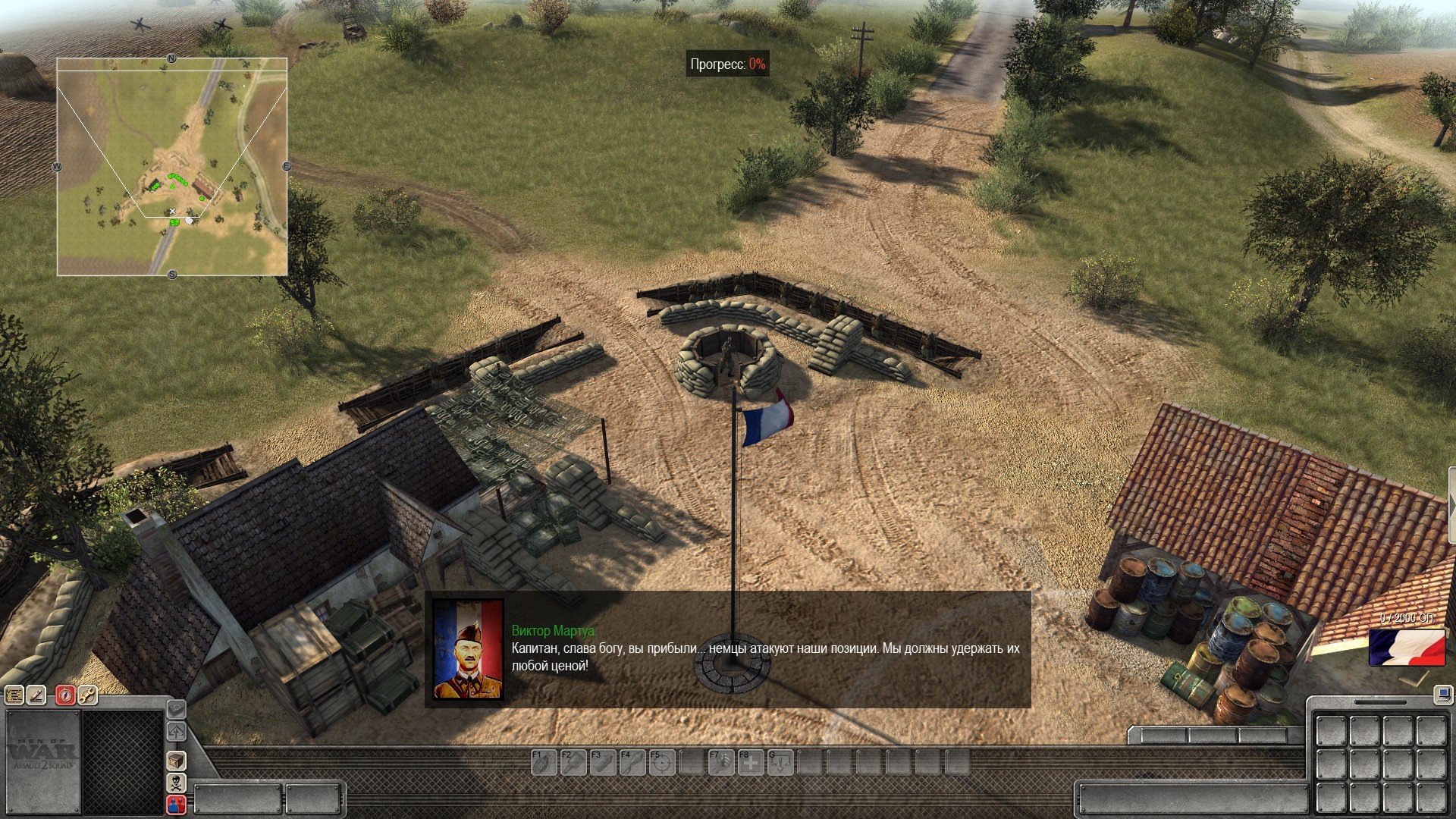Activate the F8 medical cross heal action
1456x819 pixels.
751,762
